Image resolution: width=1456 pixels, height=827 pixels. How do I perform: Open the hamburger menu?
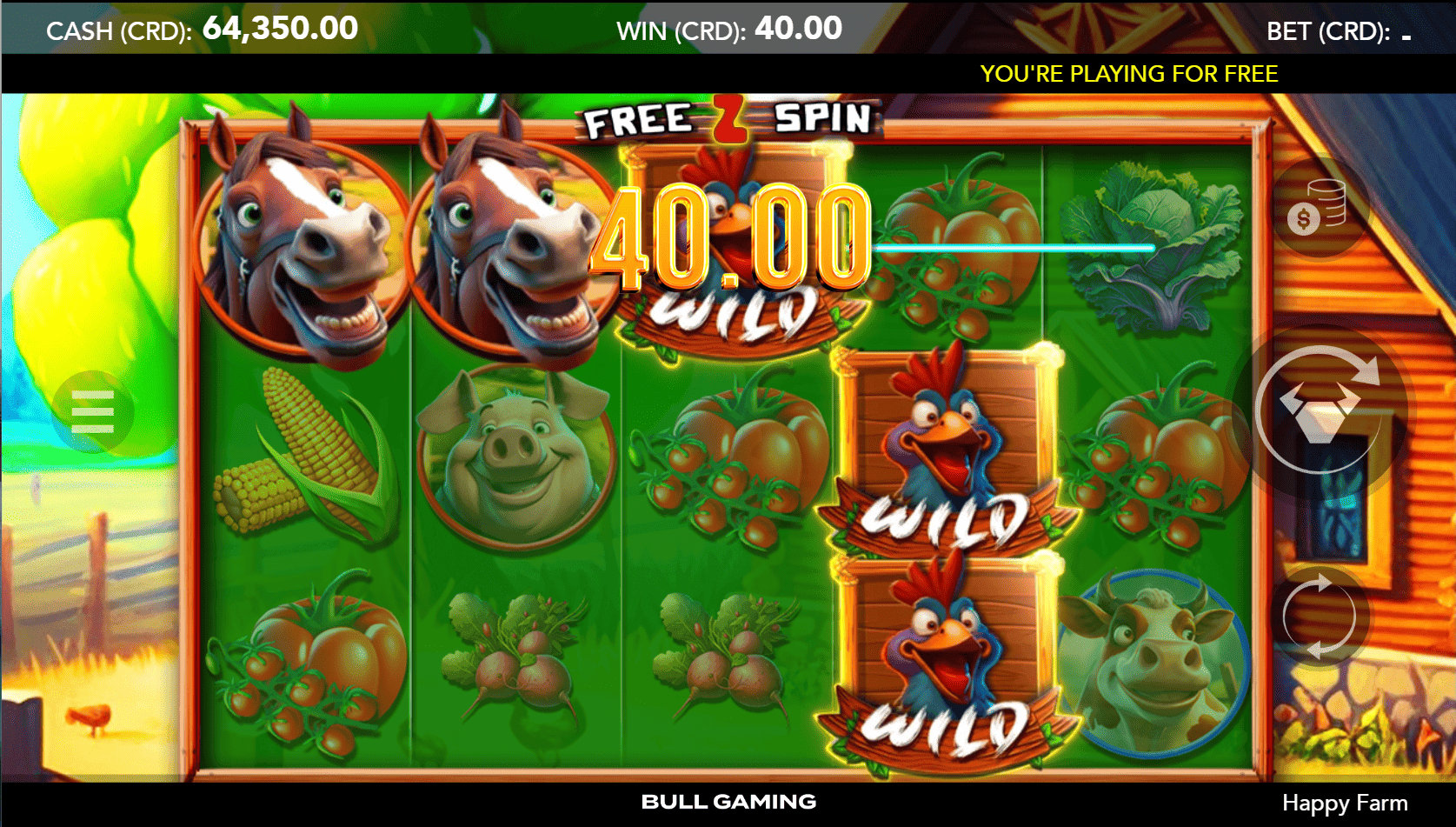pyautogui.click(x=93, y=411)
